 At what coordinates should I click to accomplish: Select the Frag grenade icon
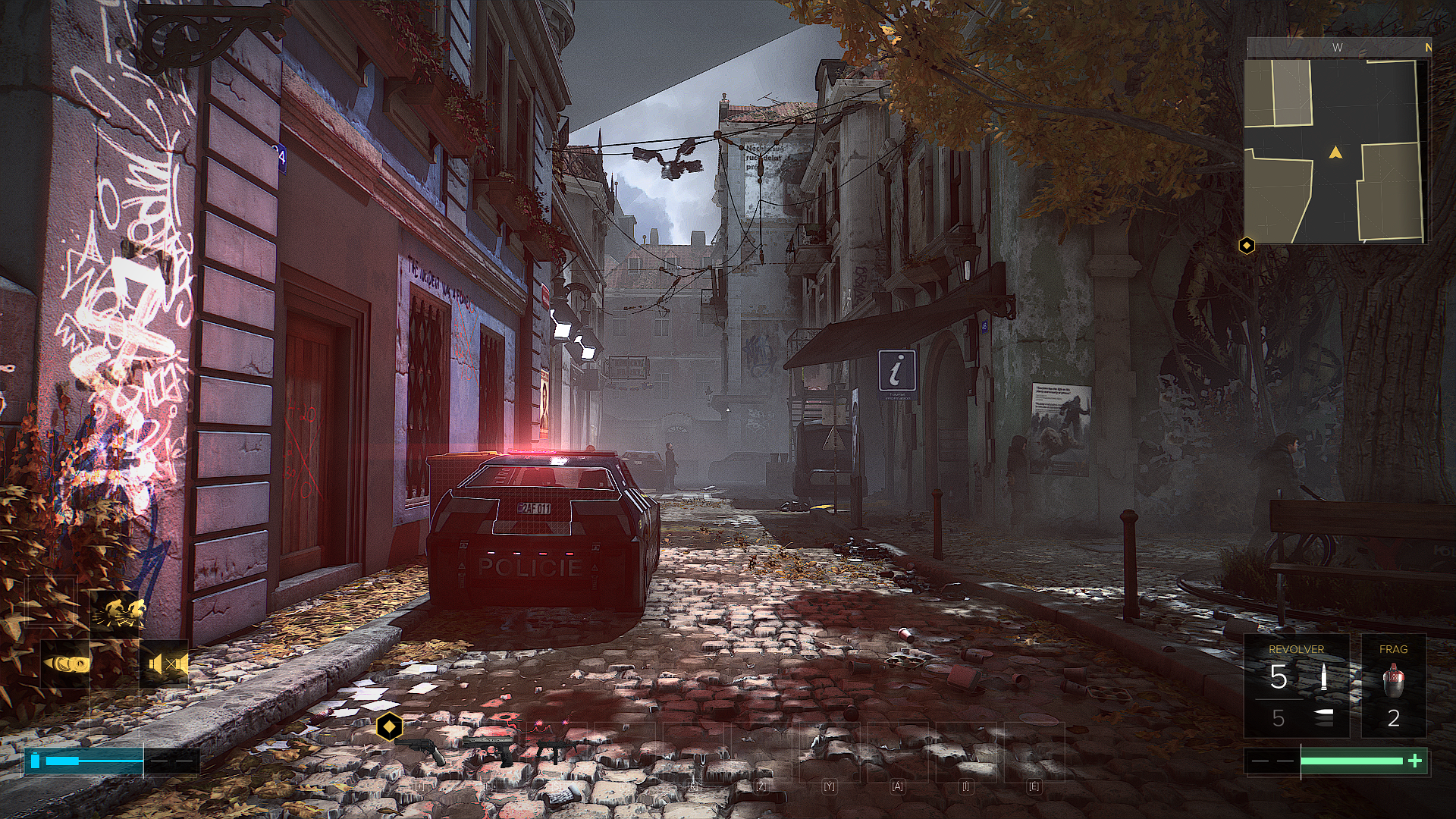pyautogui.click(x=1393, y=679)
